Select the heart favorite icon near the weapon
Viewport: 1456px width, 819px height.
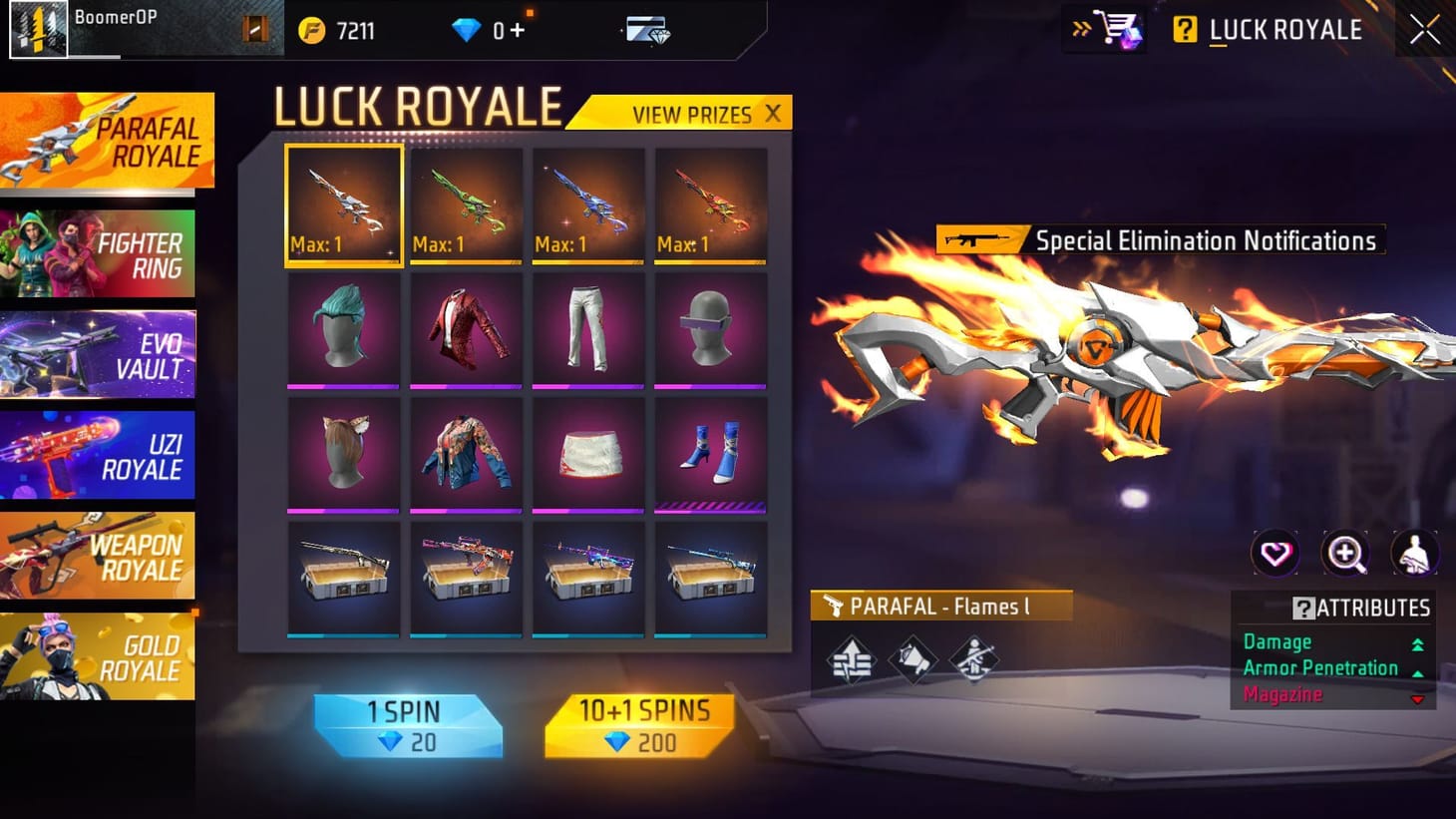click(1276, 553)
